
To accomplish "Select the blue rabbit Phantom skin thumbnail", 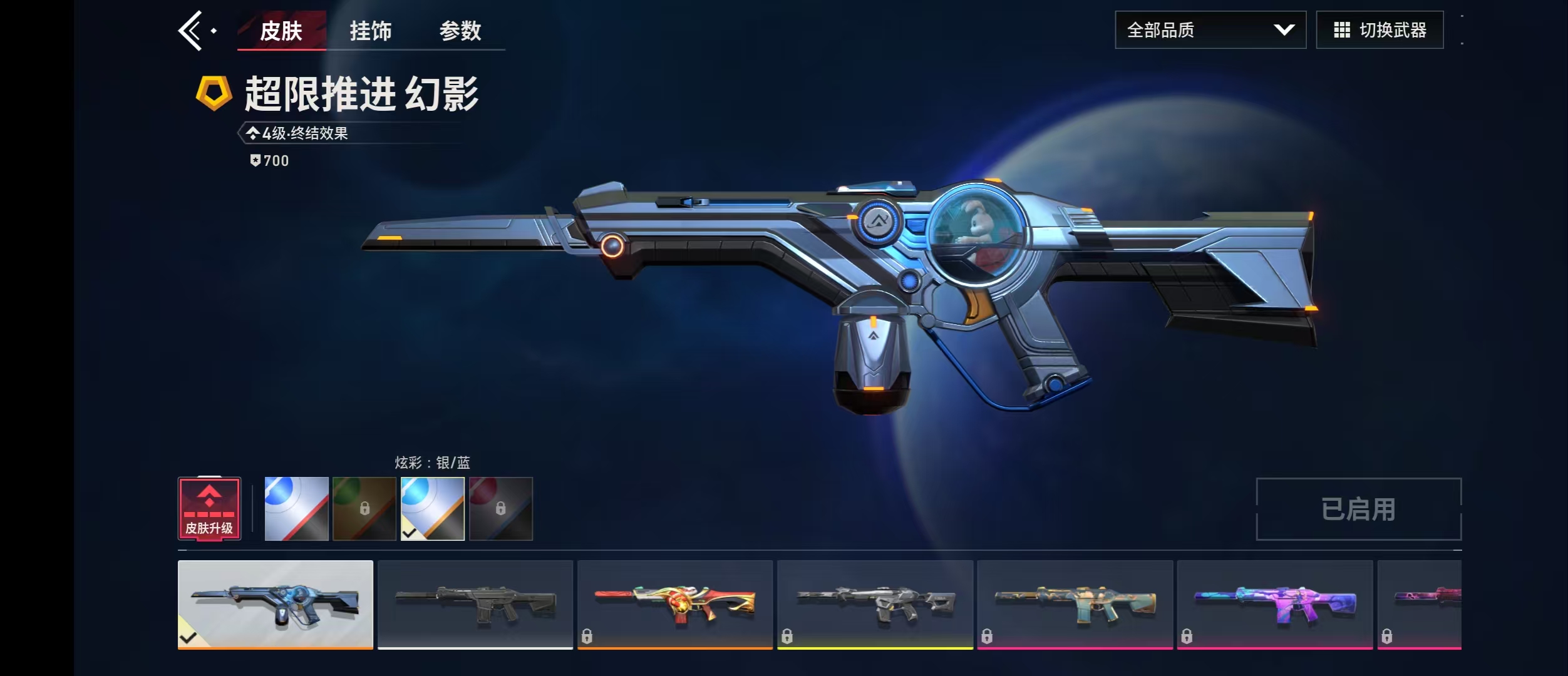I will [276, 604].
